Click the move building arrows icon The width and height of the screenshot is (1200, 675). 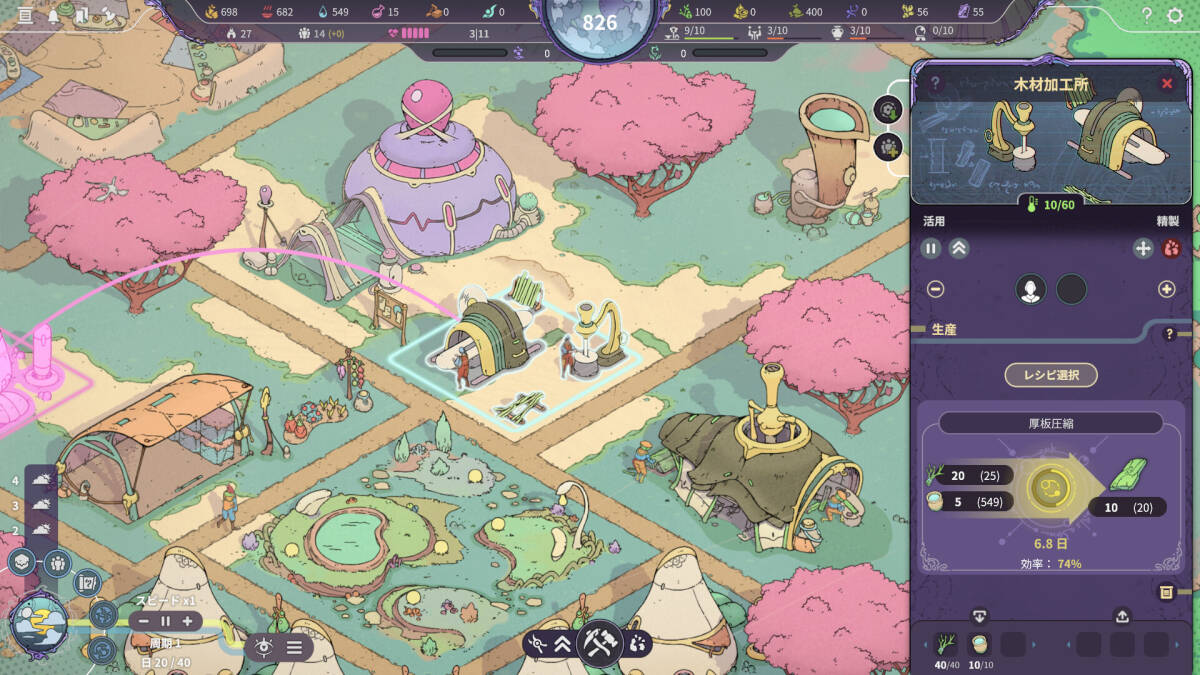tap(1143, 249)
